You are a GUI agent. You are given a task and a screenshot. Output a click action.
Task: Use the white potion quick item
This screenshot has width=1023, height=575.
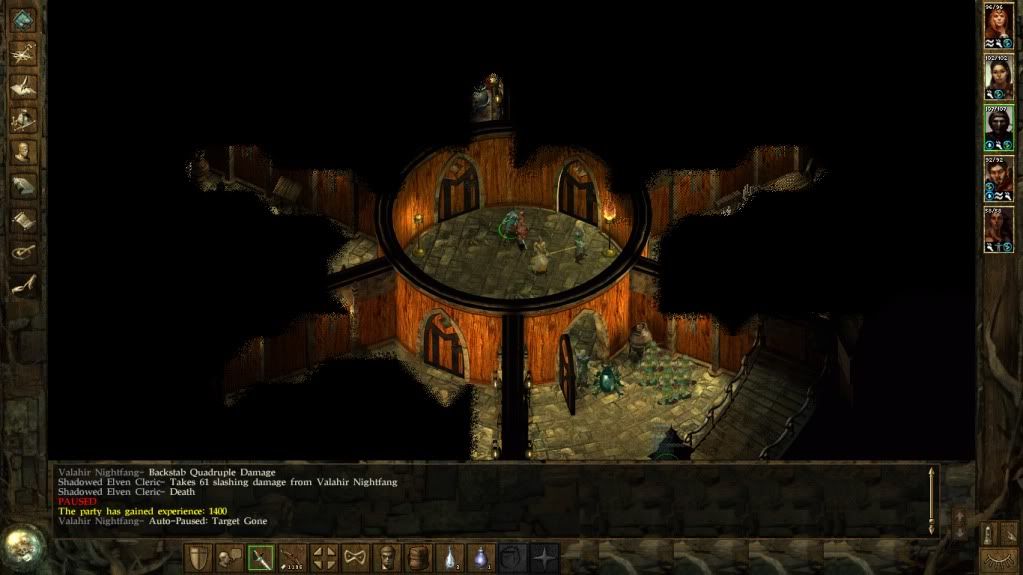pyautogui.click(x=451, y=558)
